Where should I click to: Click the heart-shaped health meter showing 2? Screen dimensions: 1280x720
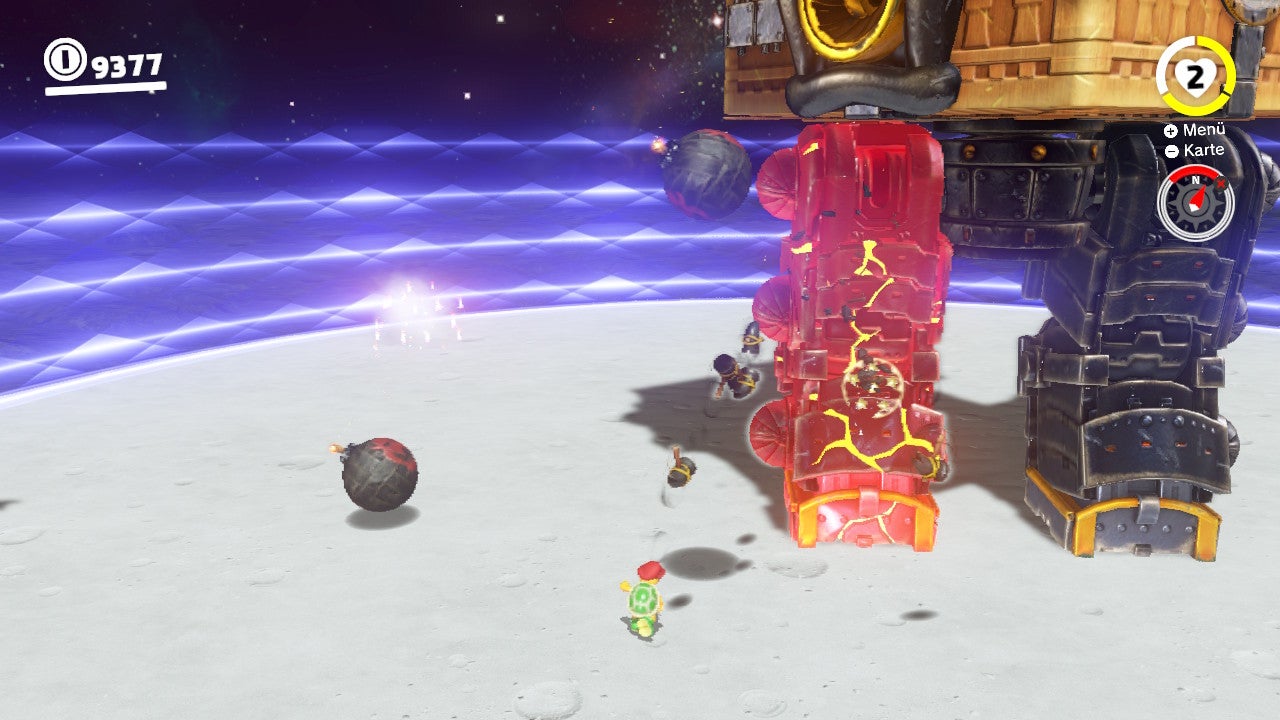pyautogui.click(x=1196, y=75)
